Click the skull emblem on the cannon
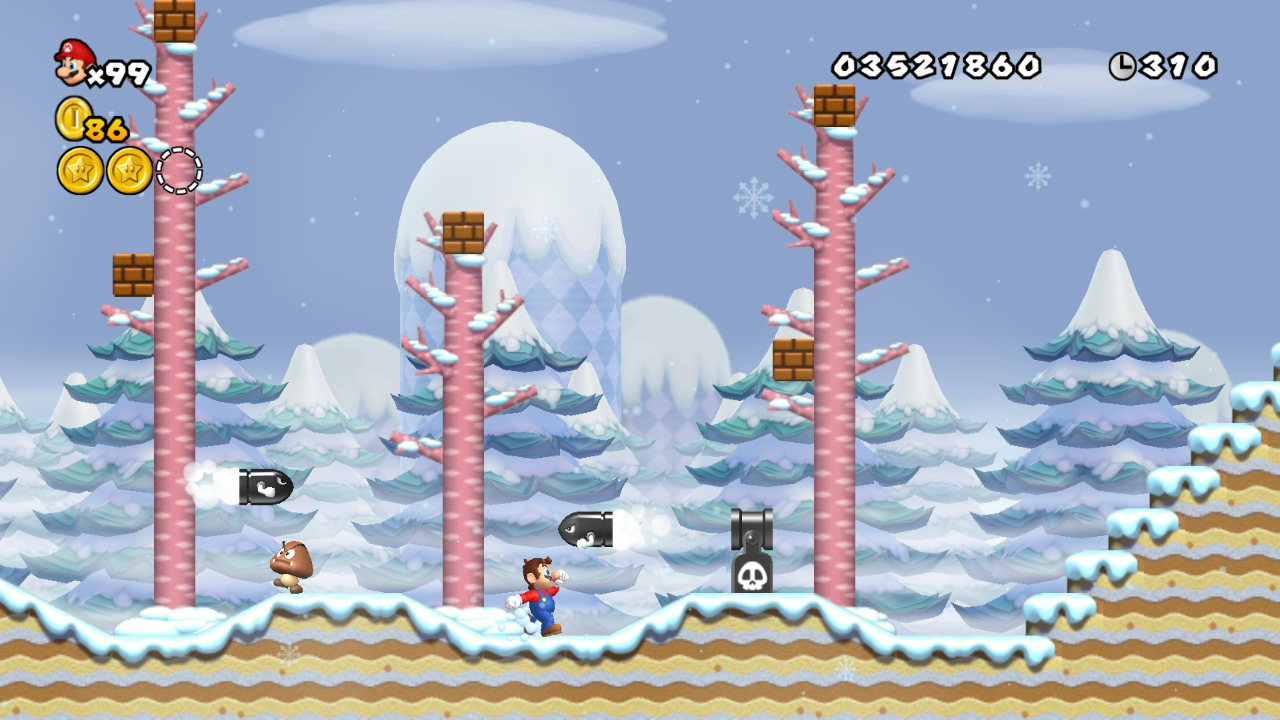1280x720 pixels. (752, 577)
